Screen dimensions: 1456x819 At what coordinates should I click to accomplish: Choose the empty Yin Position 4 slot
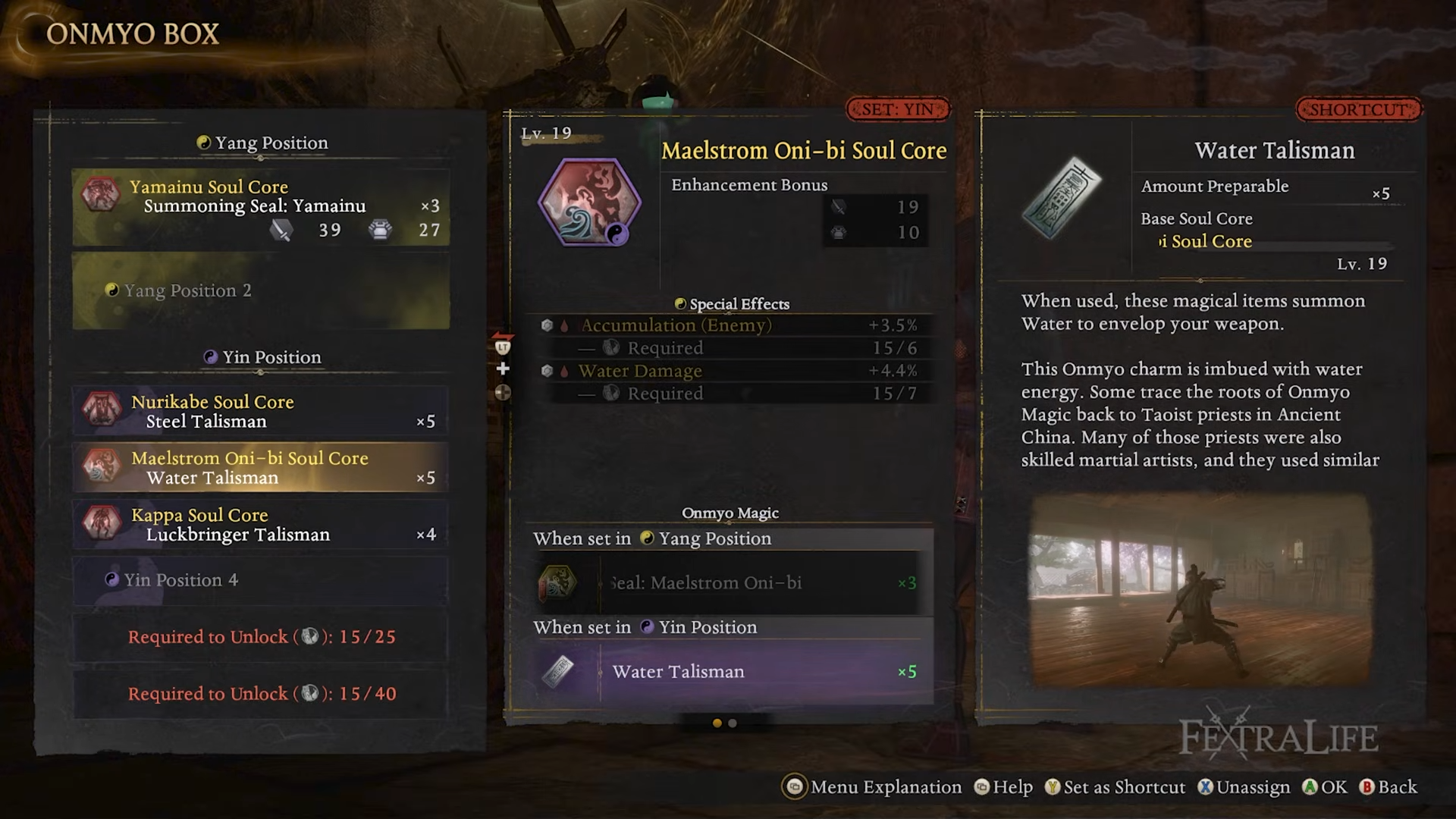[260, 580]
